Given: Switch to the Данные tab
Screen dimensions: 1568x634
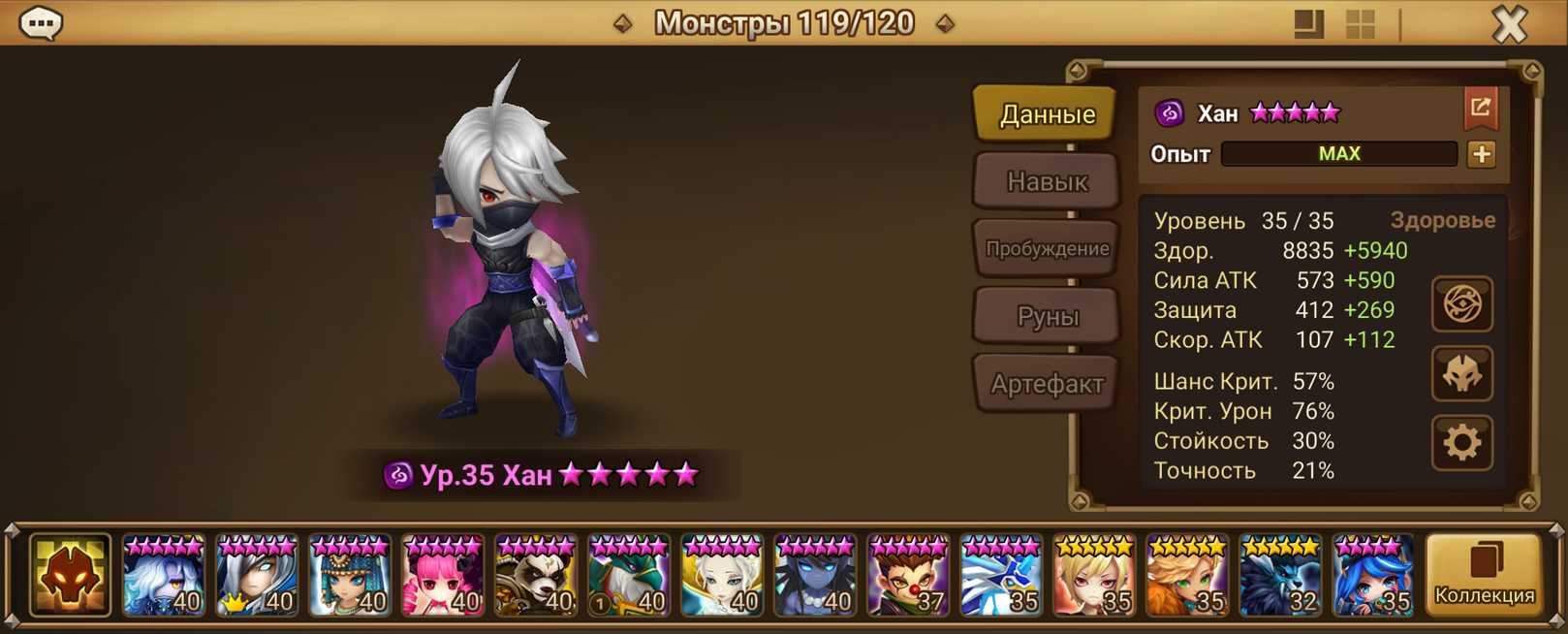Looking at the screenshot, I should coord(1047,114).
